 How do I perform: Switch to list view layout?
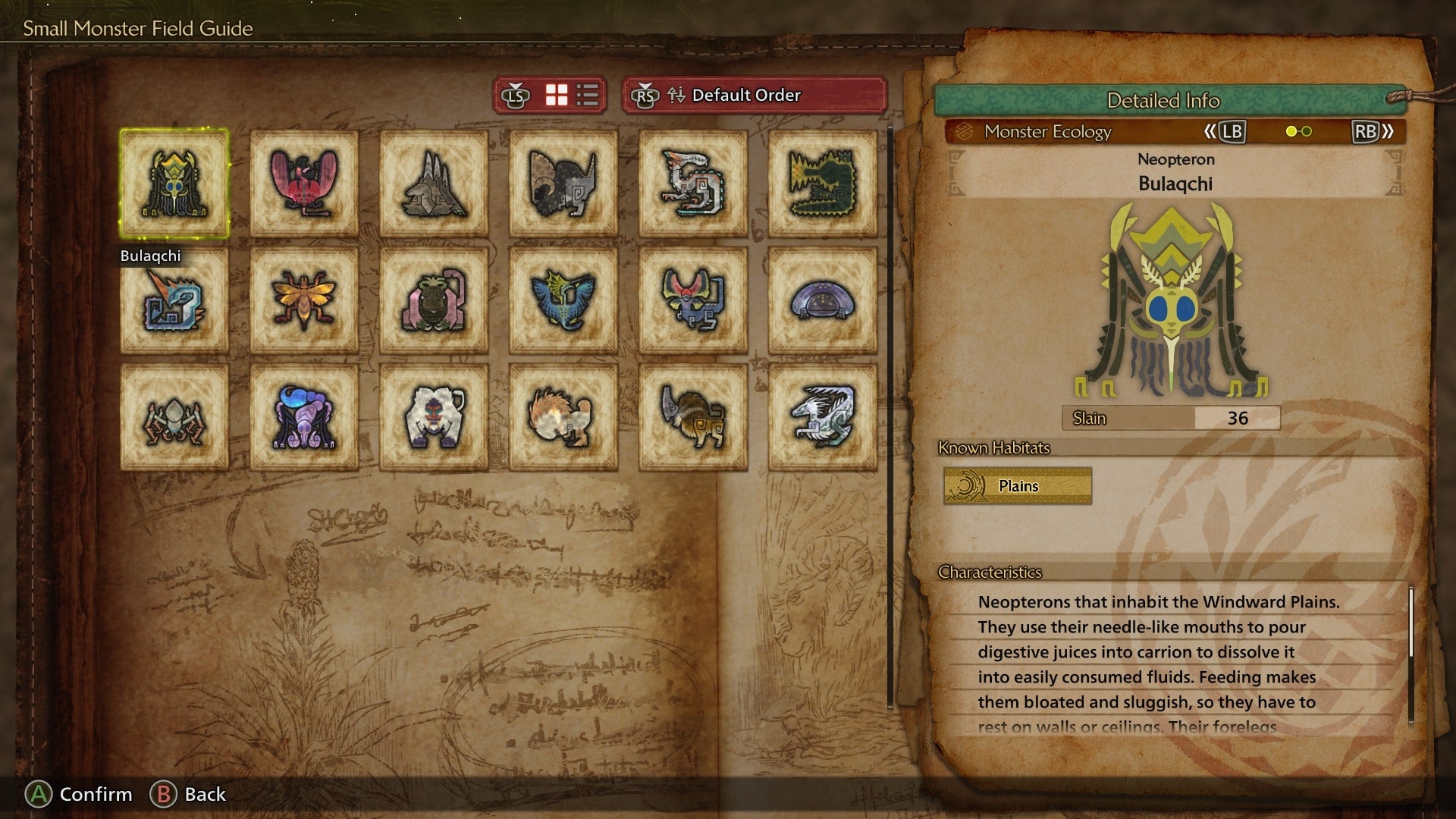[x=588, y=96]
